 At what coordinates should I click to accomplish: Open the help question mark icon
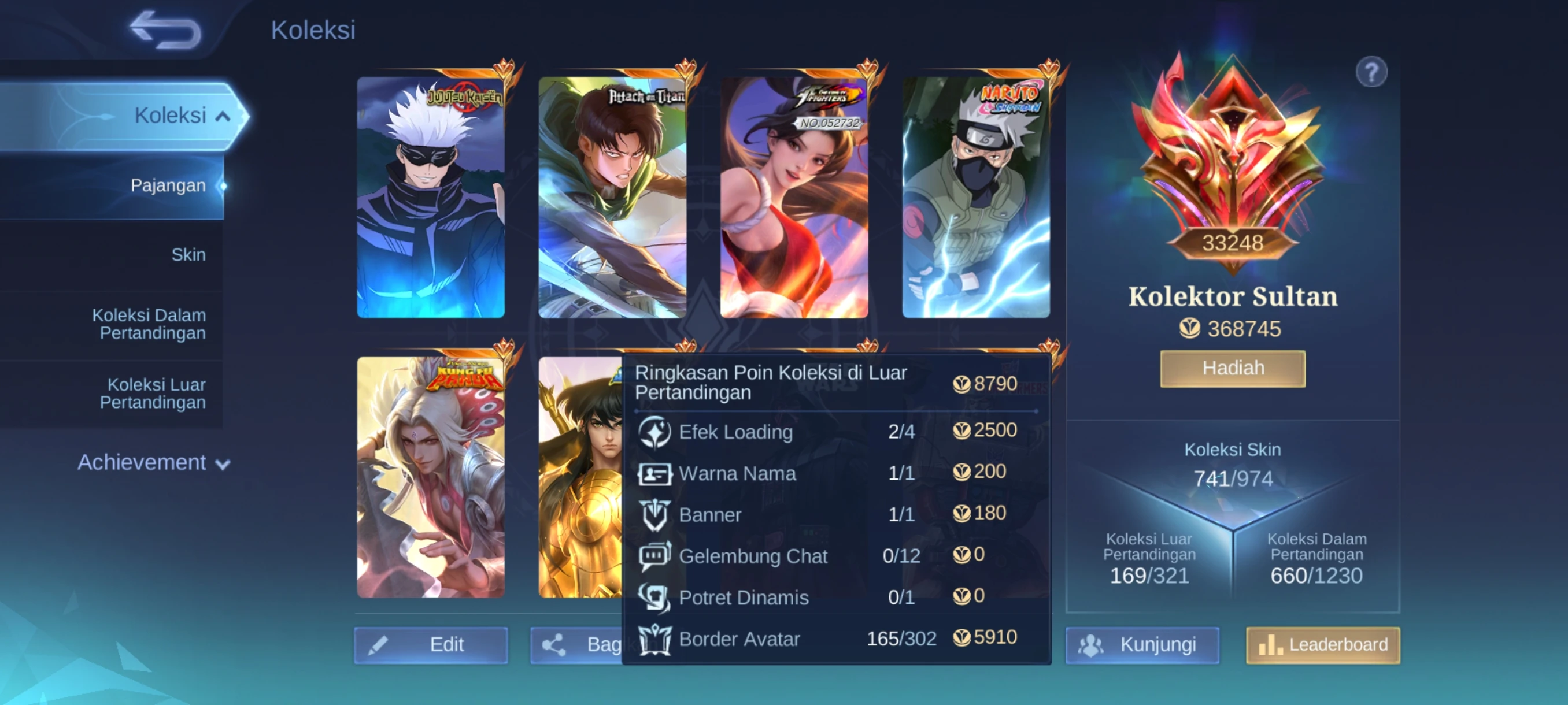pos(1371,73)
